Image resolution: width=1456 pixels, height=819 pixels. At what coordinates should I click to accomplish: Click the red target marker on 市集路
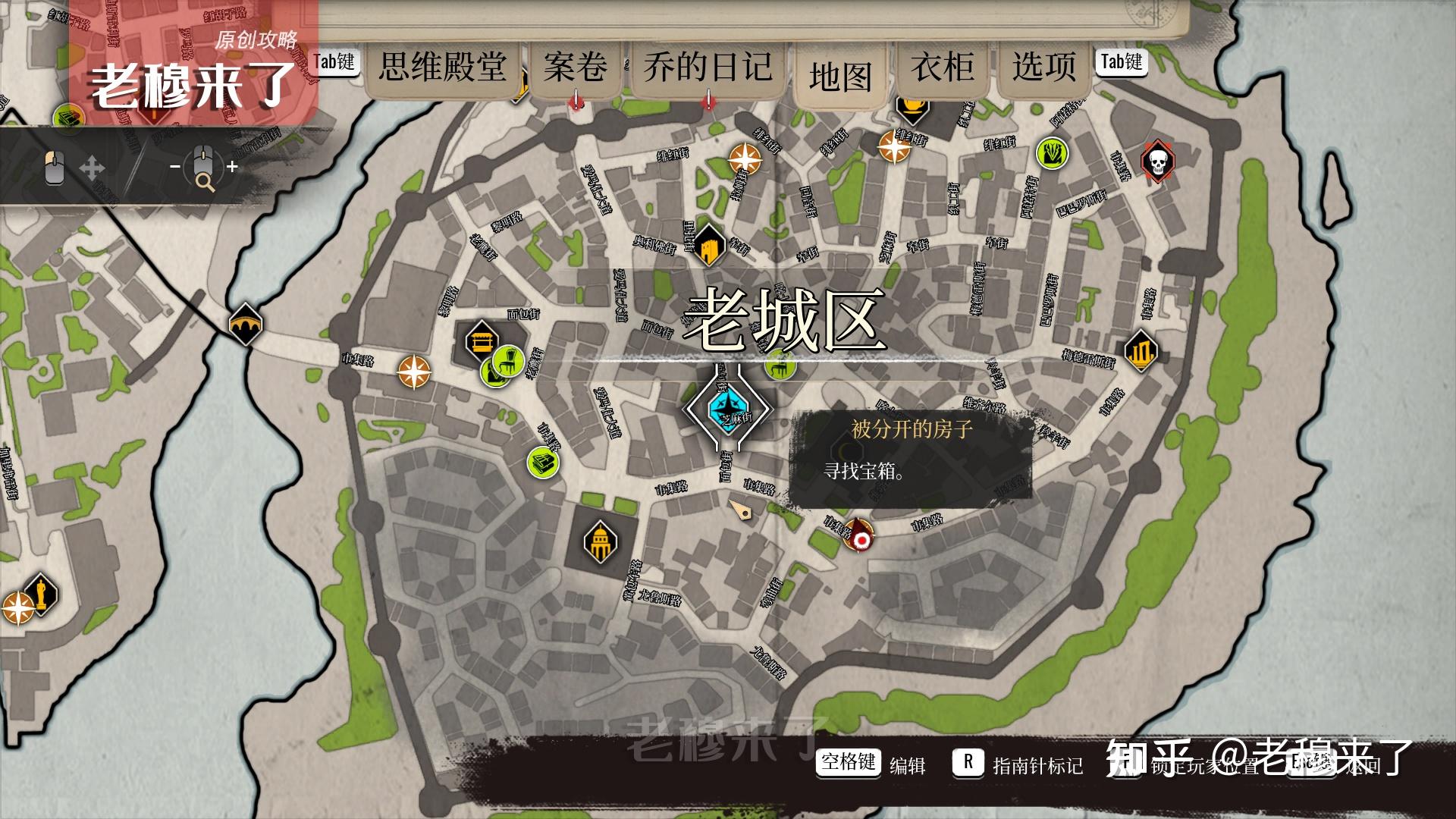tap(860, 538)
